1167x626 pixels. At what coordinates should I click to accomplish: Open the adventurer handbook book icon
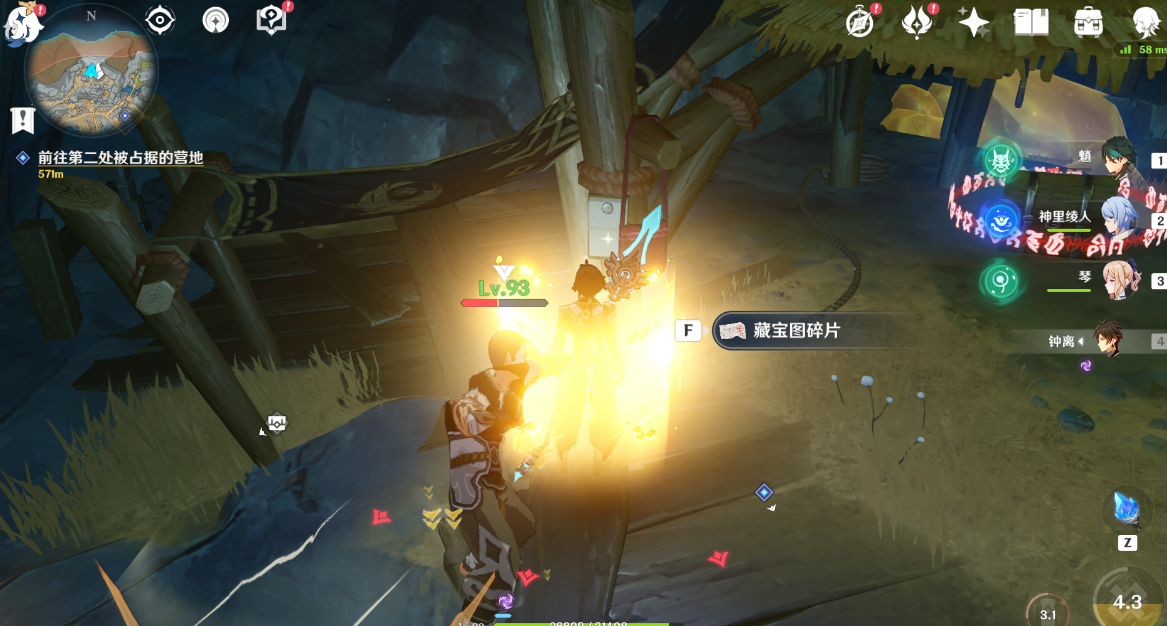point(1030,22)
